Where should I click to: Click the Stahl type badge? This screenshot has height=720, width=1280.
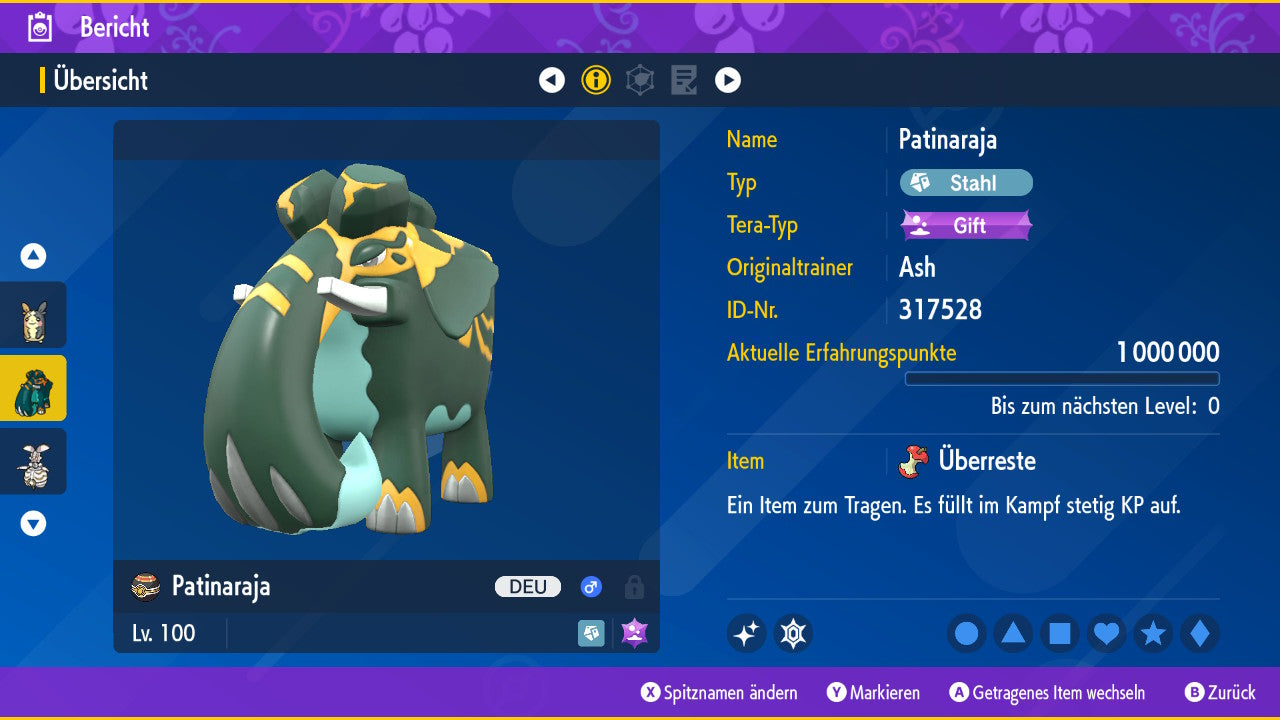point(966,183)
